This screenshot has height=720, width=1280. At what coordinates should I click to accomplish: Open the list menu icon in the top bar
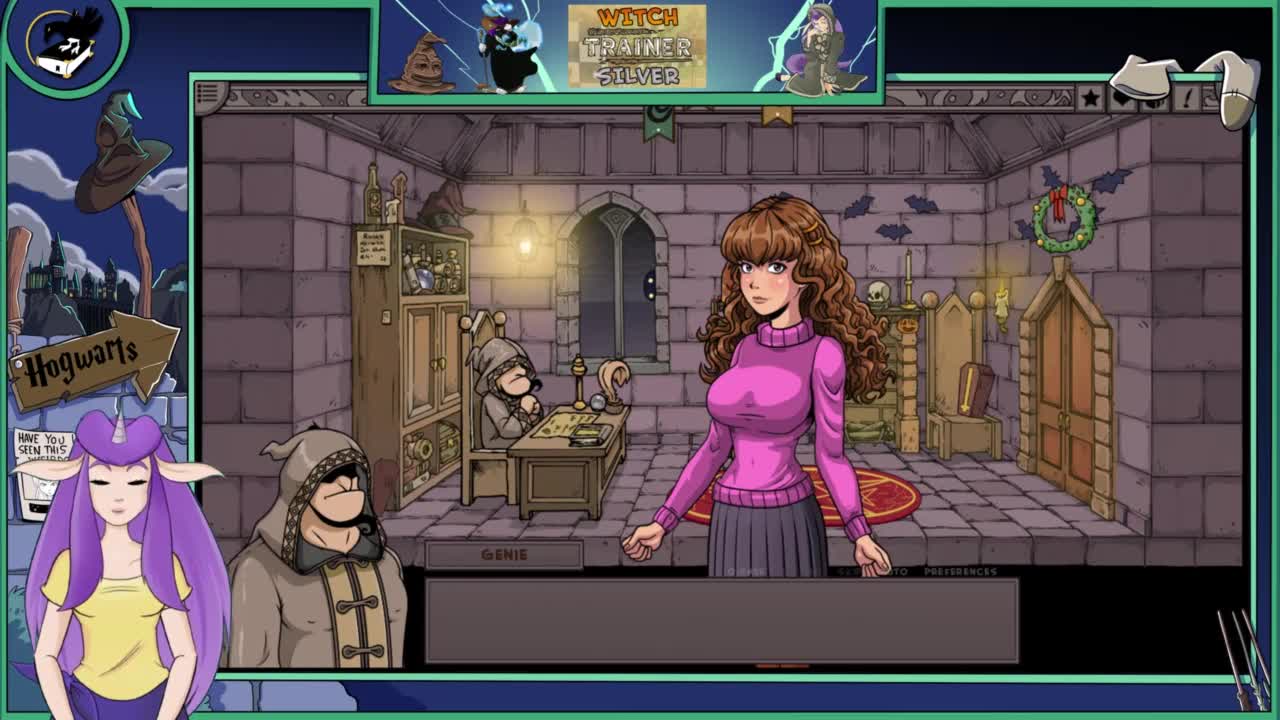tap(208, 95)
